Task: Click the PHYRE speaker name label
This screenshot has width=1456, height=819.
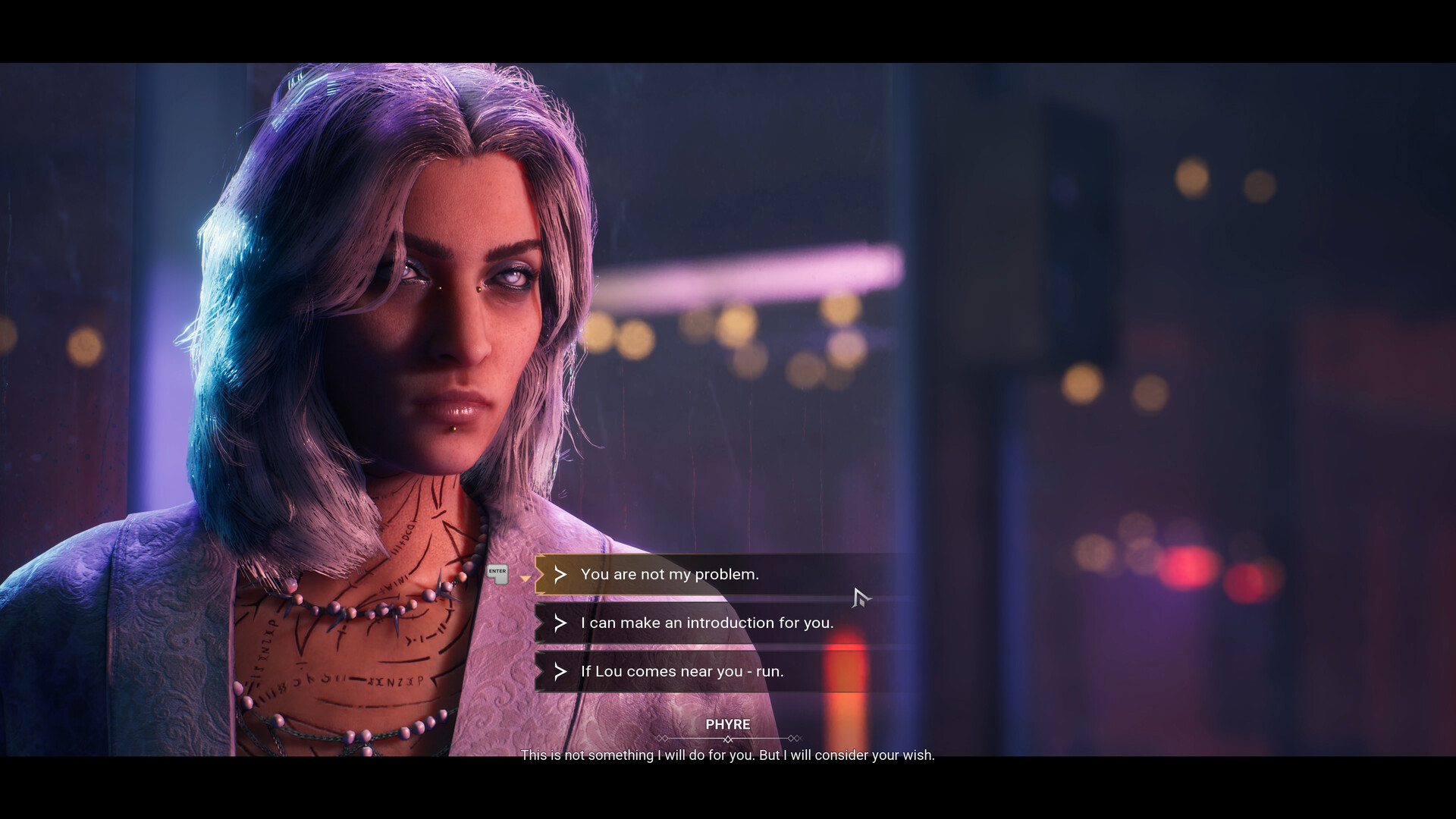Action: click(x=727, y=724)
